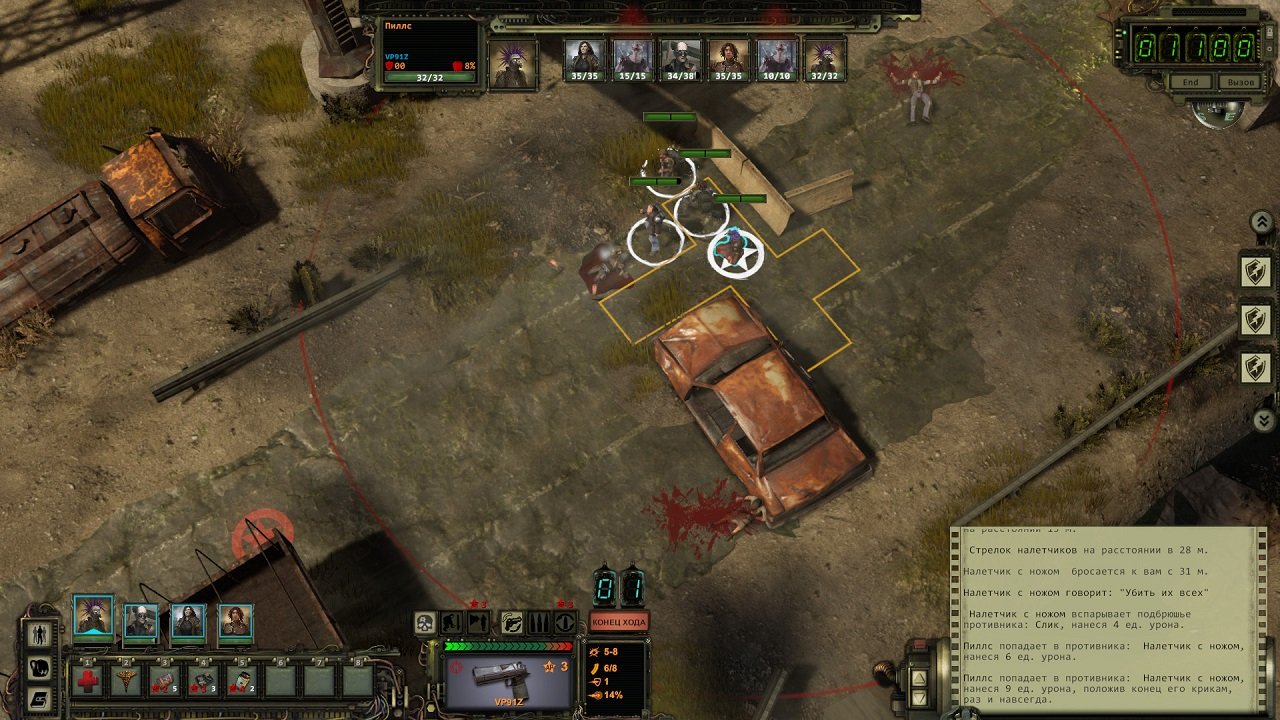
Task: Select the spiky-haired character portrait
Action: coord(92,616)
